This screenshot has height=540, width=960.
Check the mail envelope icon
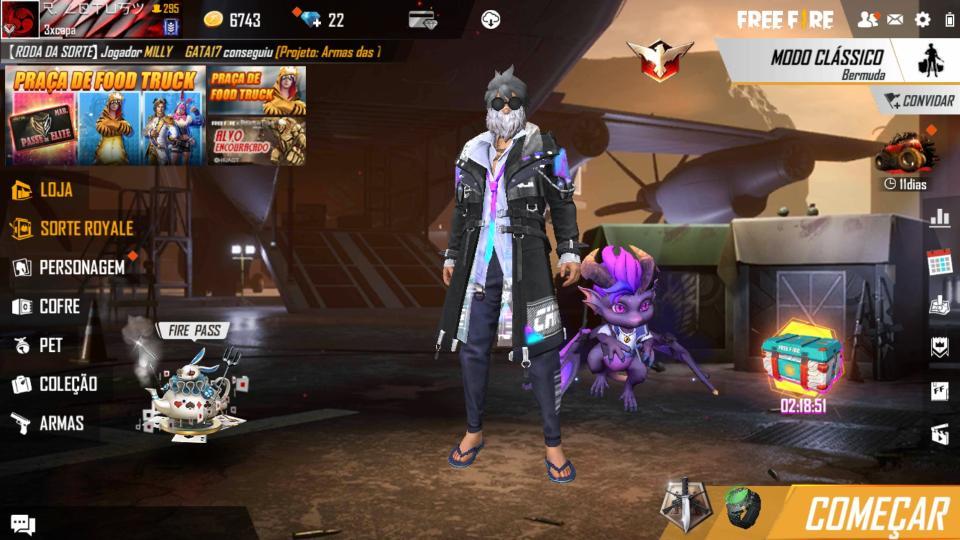pos(895,19)
